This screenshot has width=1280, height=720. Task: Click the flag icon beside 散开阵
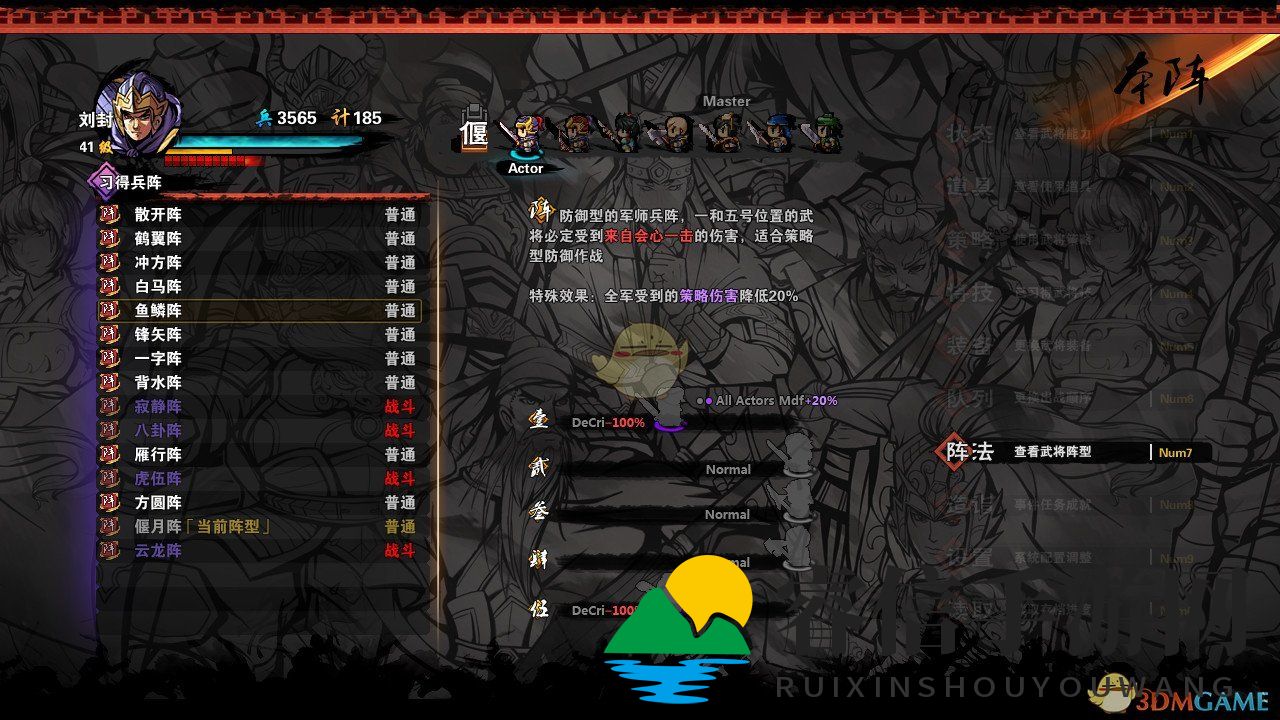(x=109, y=215)
